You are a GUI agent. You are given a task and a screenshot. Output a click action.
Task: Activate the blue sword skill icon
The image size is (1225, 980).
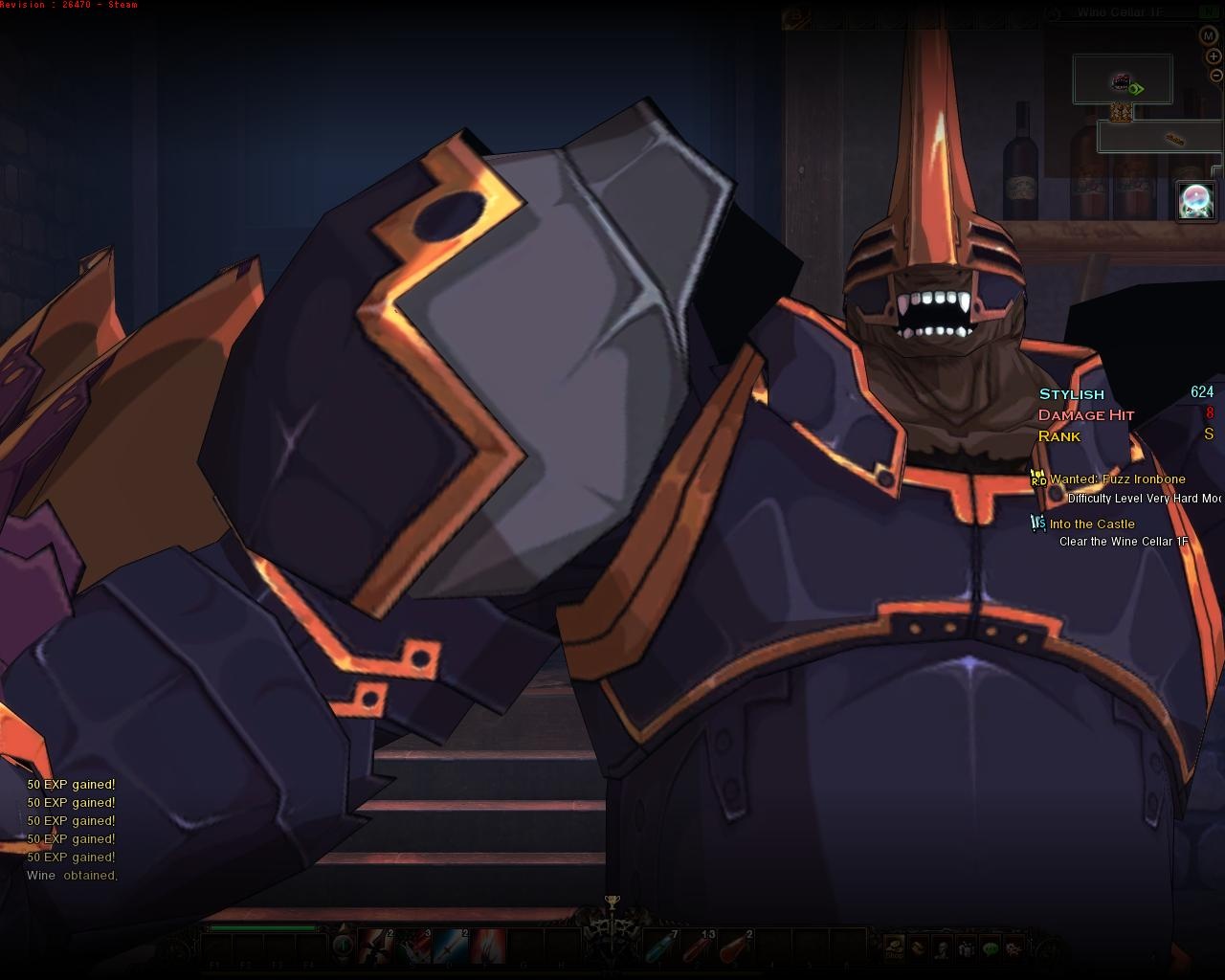(x=452, y=947)
